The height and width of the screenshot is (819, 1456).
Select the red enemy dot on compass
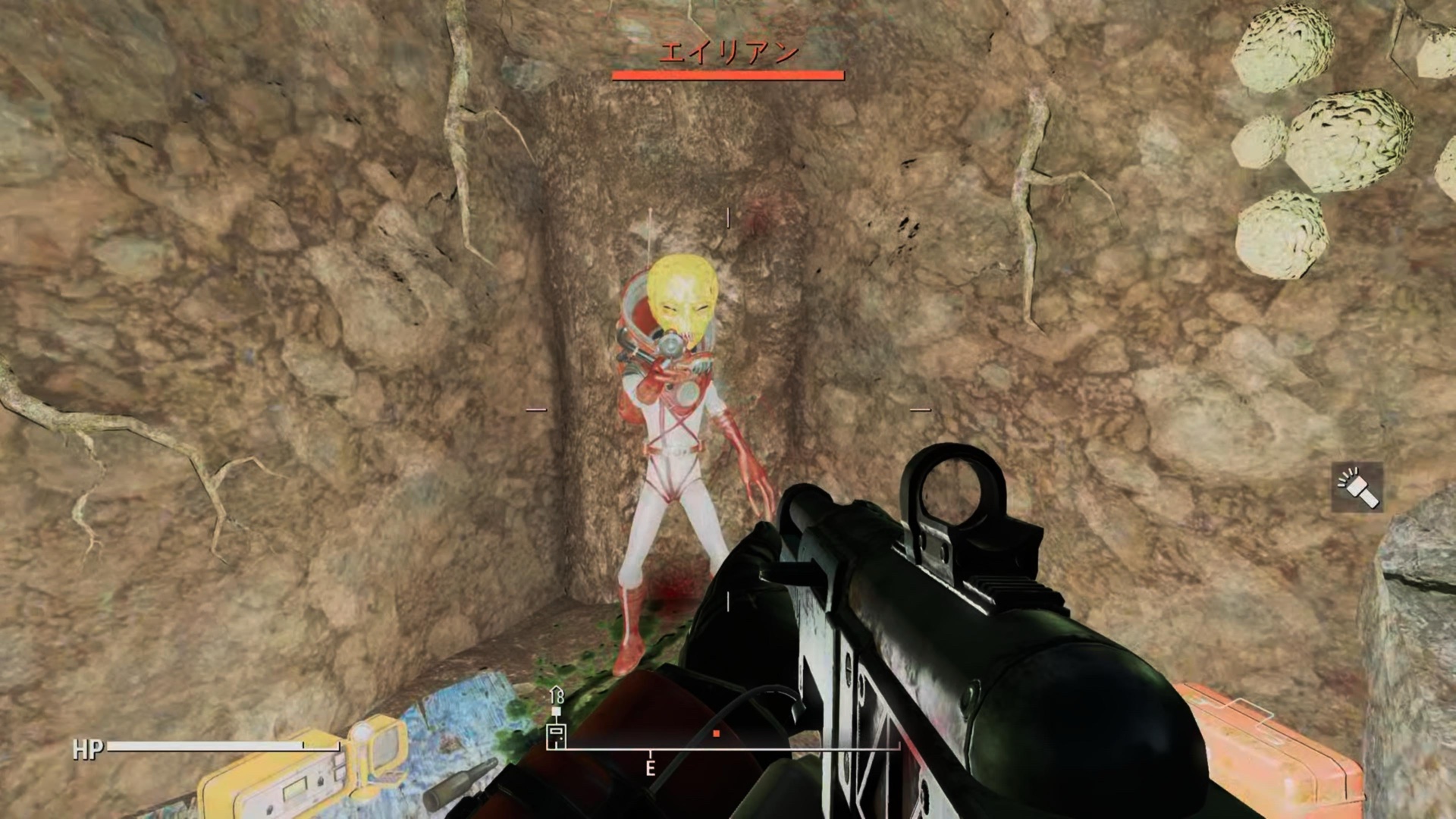point(716,733)
